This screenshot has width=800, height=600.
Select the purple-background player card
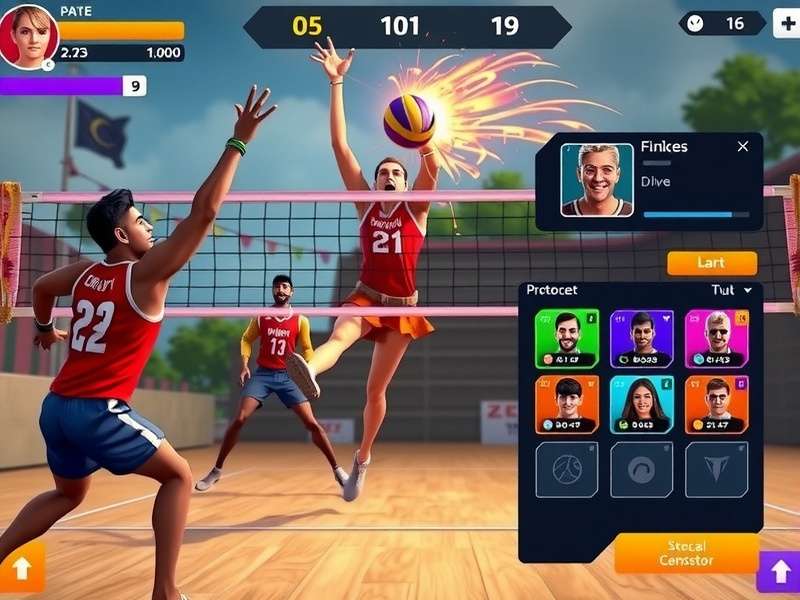click(x=642, y=338)
